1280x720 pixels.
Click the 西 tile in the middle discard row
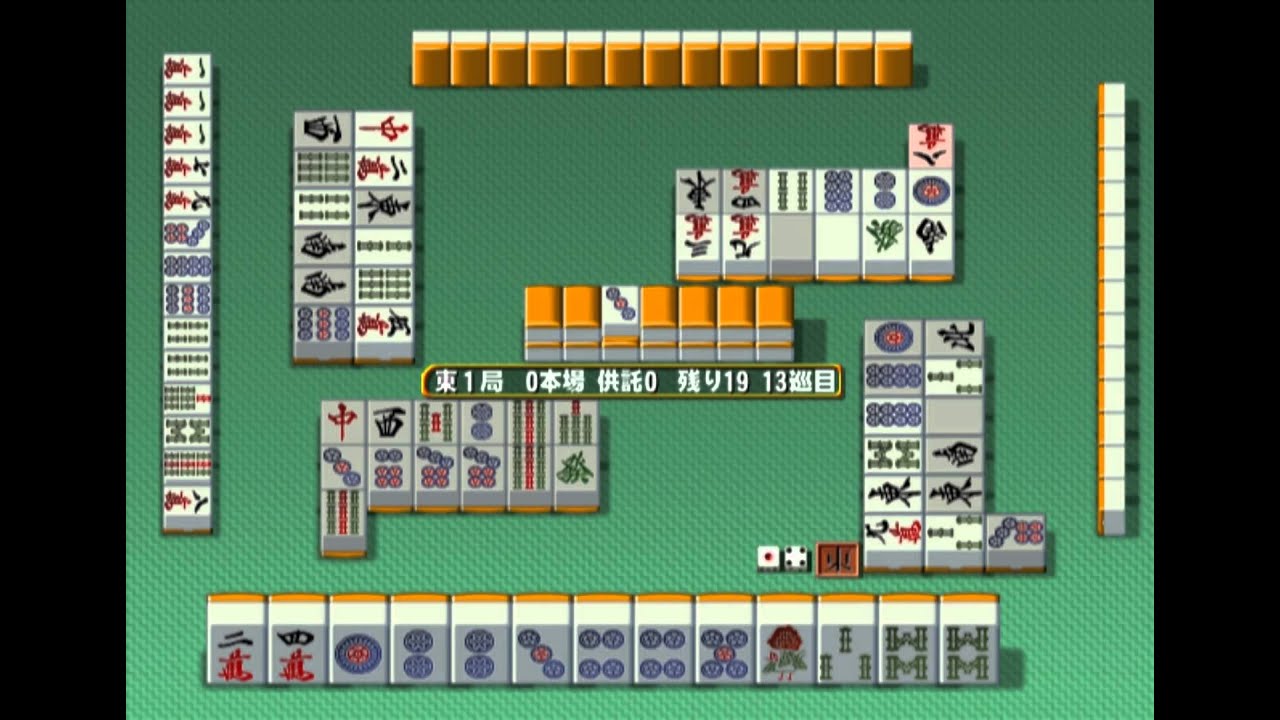point(389,423)
